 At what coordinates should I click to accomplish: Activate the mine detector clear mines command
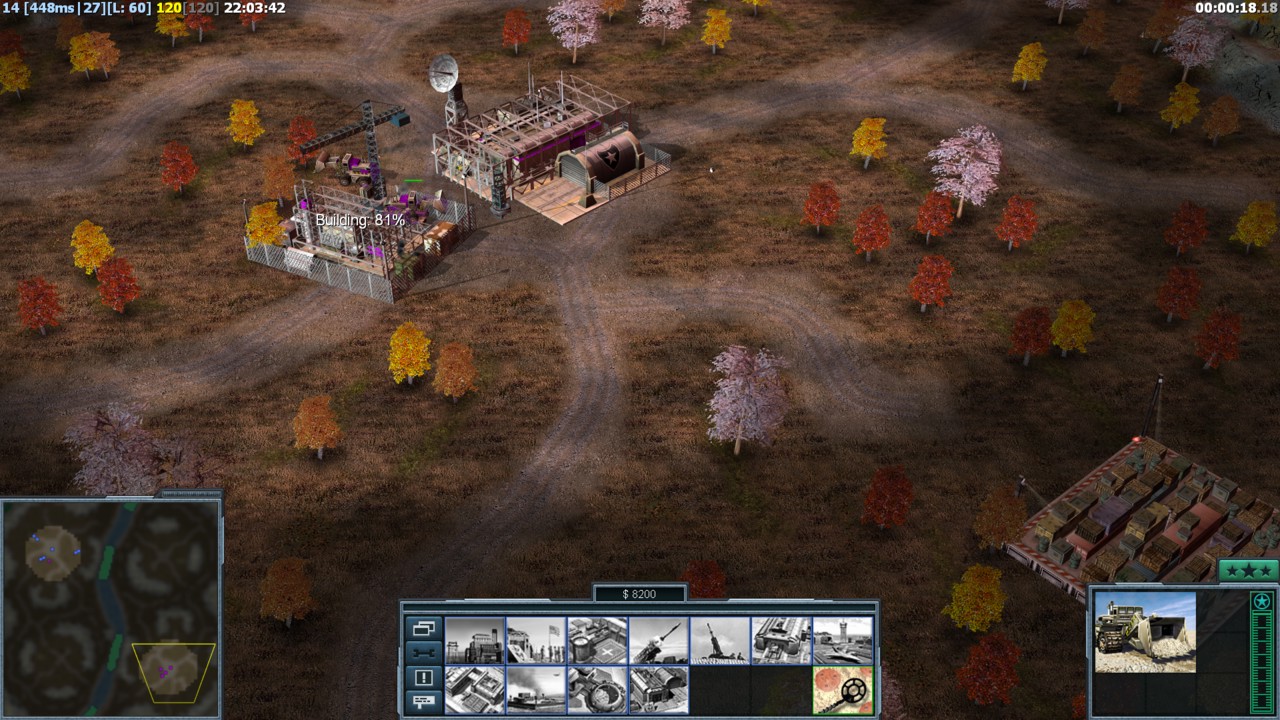click(842, 690)
